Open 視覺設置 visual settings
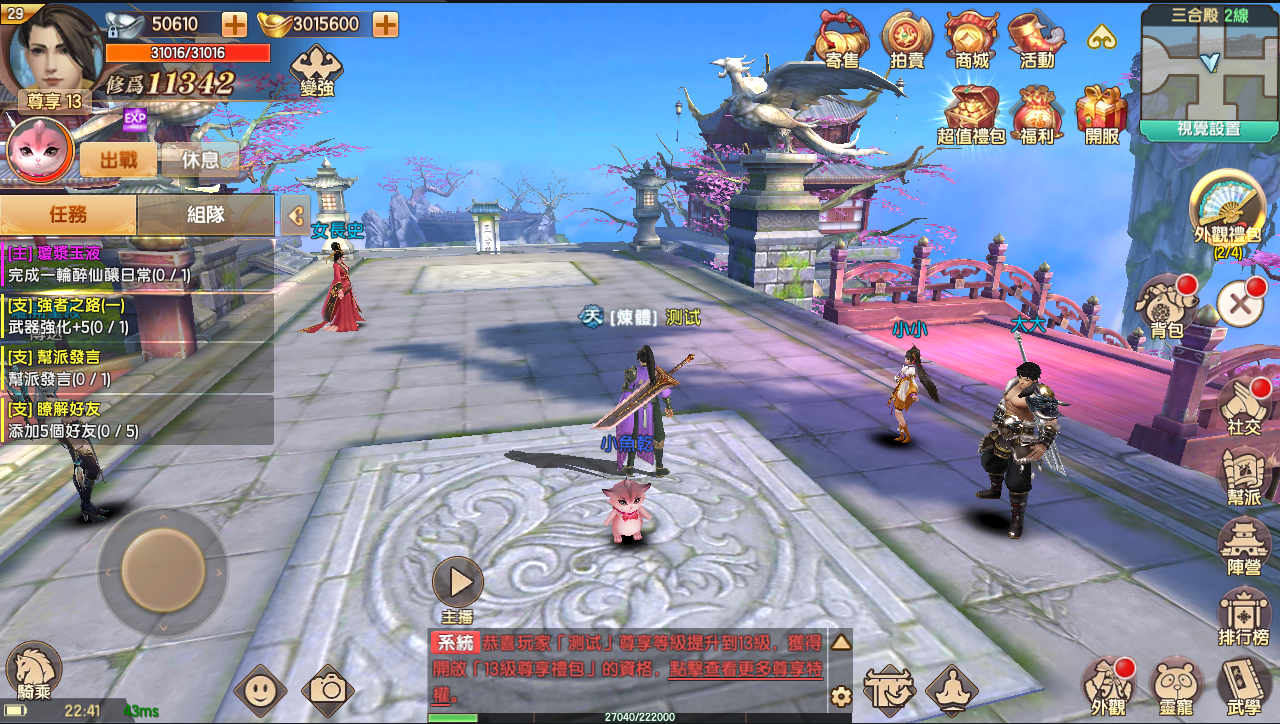Viewport: 1280px width, 724px height. (x=1209, y=129)
